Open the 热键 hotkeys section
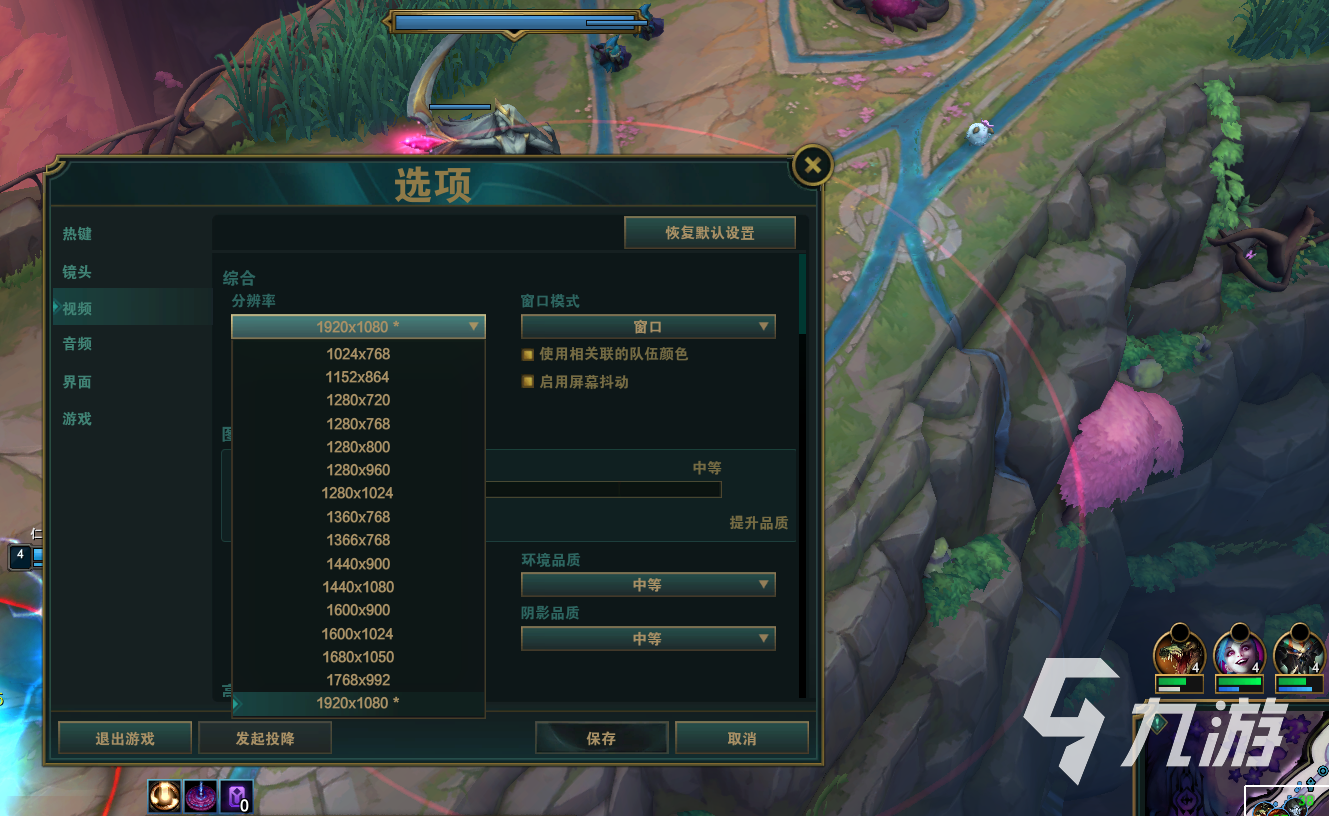 point(77,234)
